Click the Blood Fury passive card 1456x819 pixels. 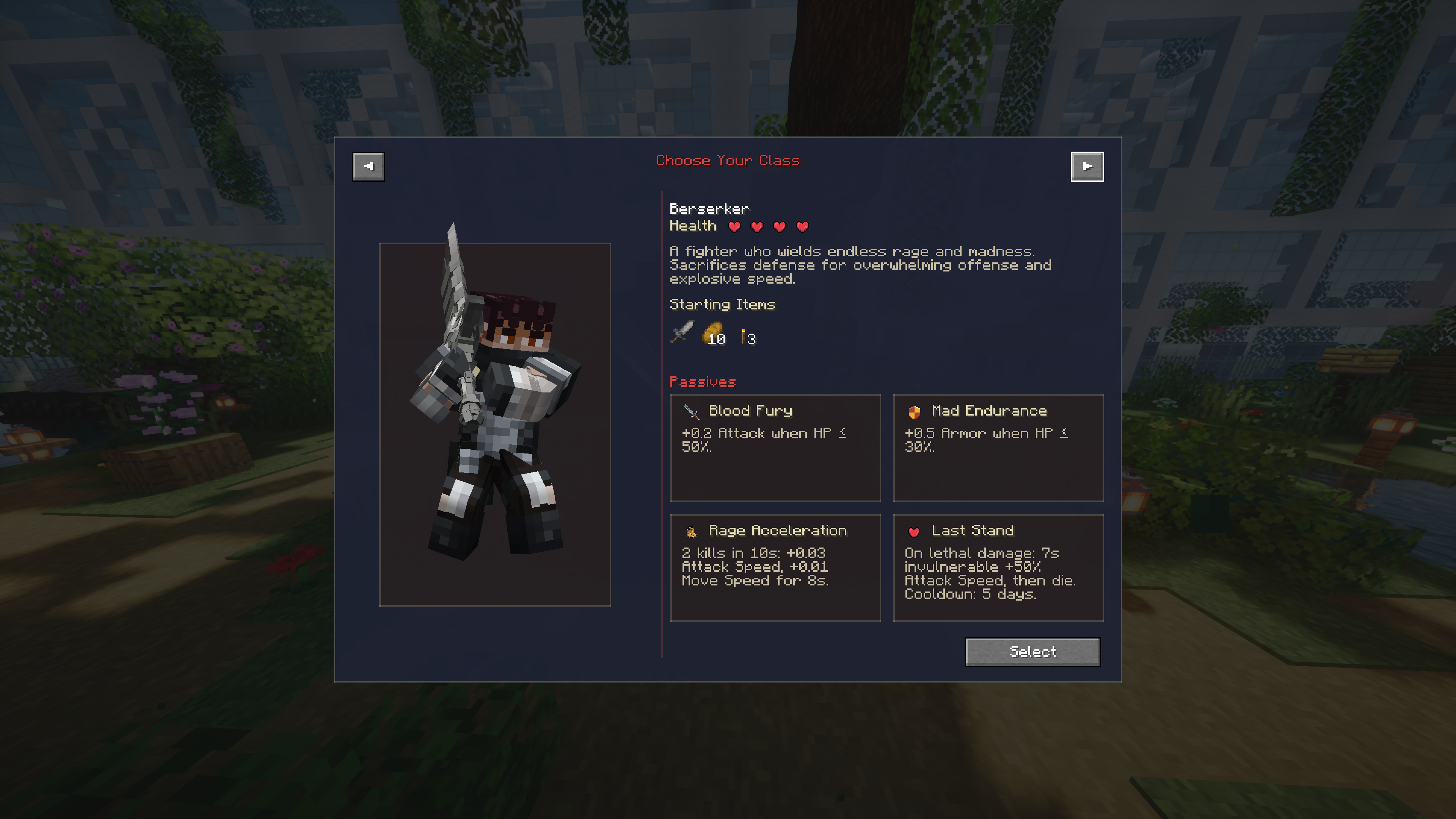775,448
